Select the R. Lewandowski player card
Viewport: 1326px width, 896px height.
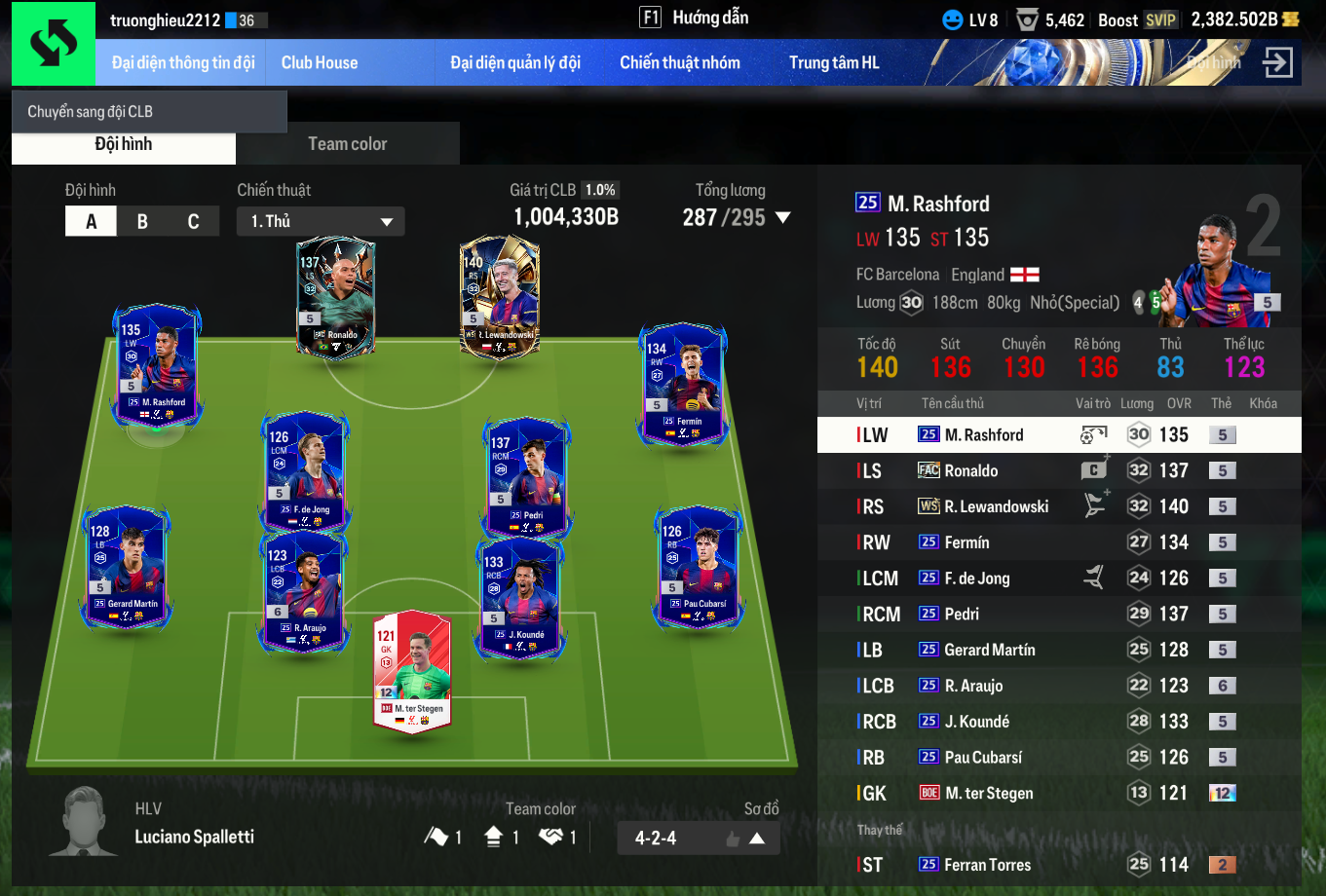500,297
